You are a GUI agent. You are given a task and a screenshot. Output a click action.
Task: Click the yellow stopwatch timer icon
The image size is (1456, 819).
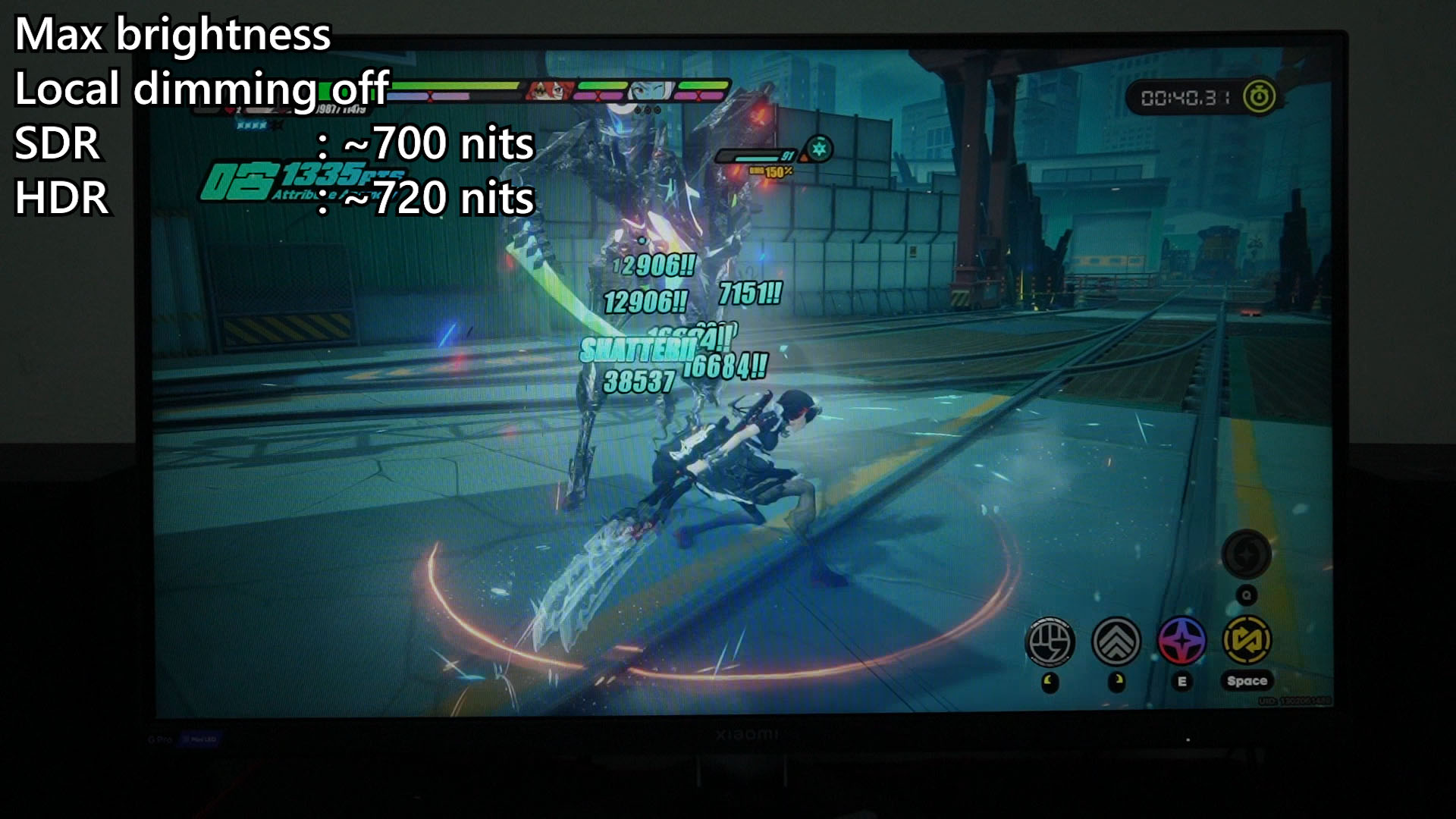pyautogui.click(x=1259, y=97)
